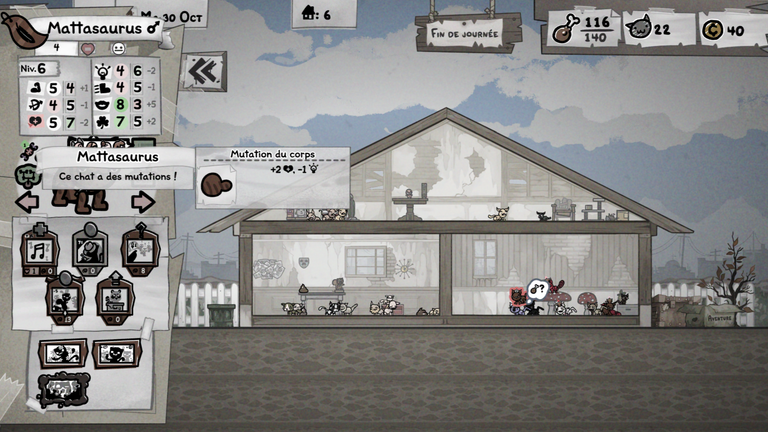768x432 pixels.
Task: Show the previous cat with left arrow
Action: tap(27, 202)
